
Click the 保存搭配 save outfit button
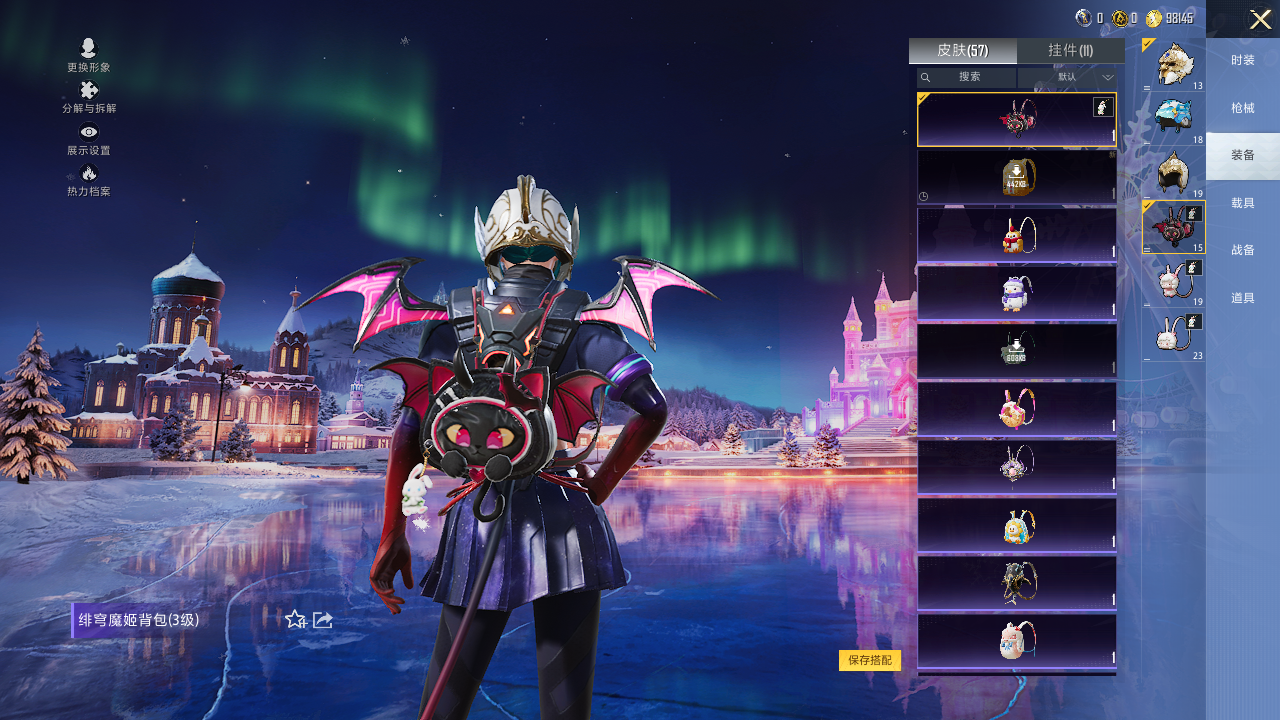(x=869, y=660)
